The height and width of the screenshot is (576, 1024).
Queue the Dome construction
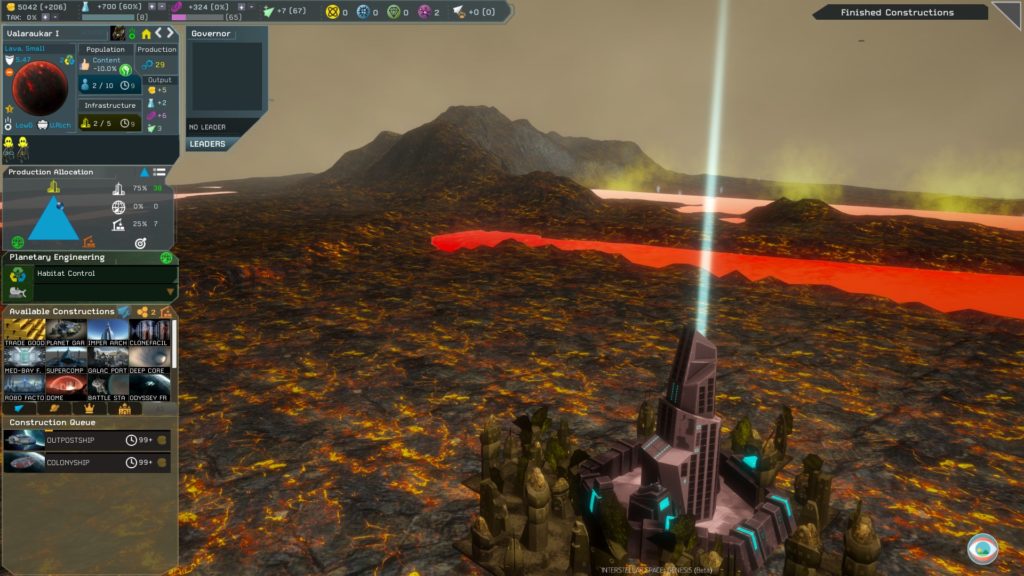66,386
